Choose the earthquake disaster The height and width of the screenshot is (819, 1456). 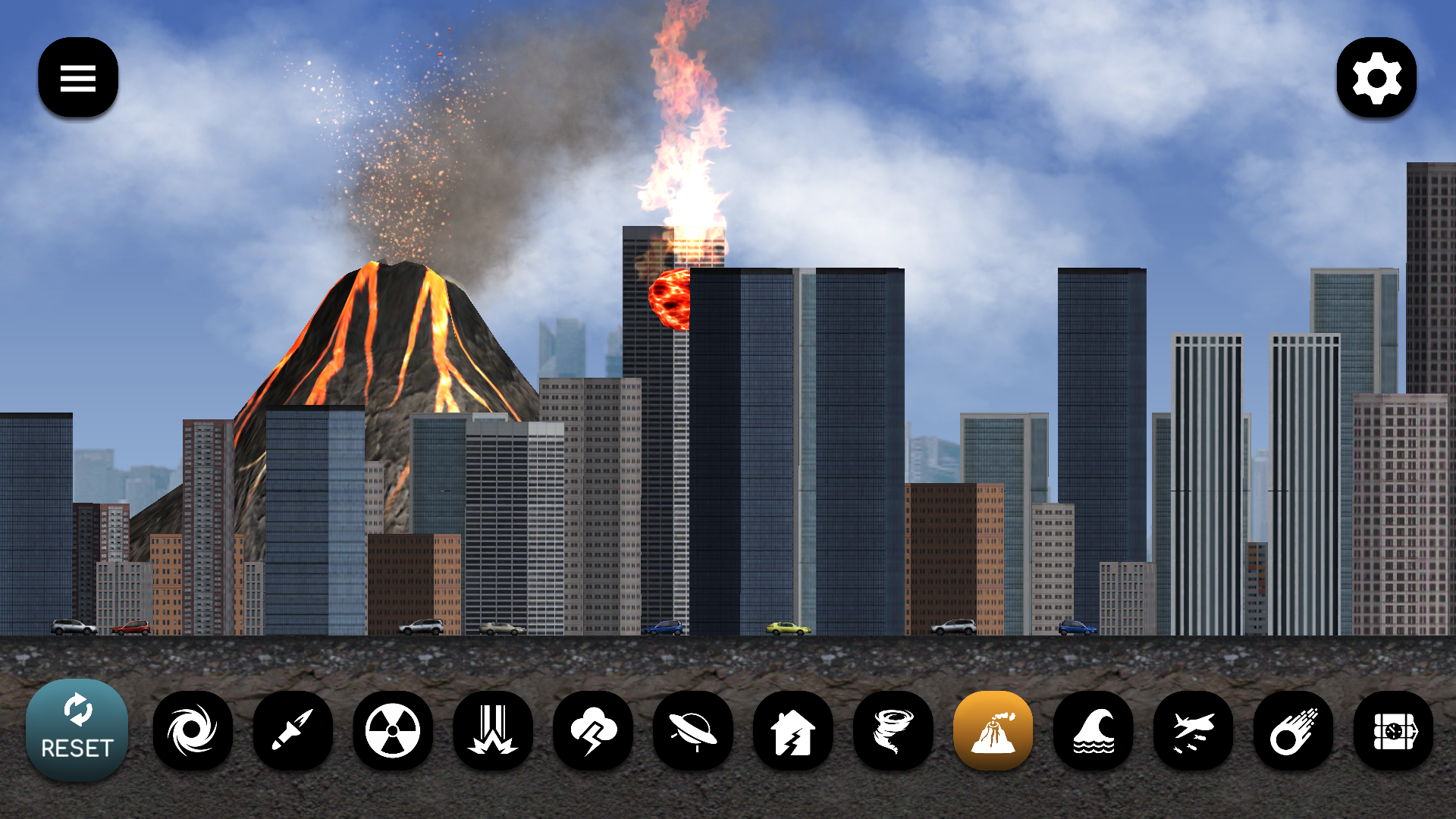(794, 730)
